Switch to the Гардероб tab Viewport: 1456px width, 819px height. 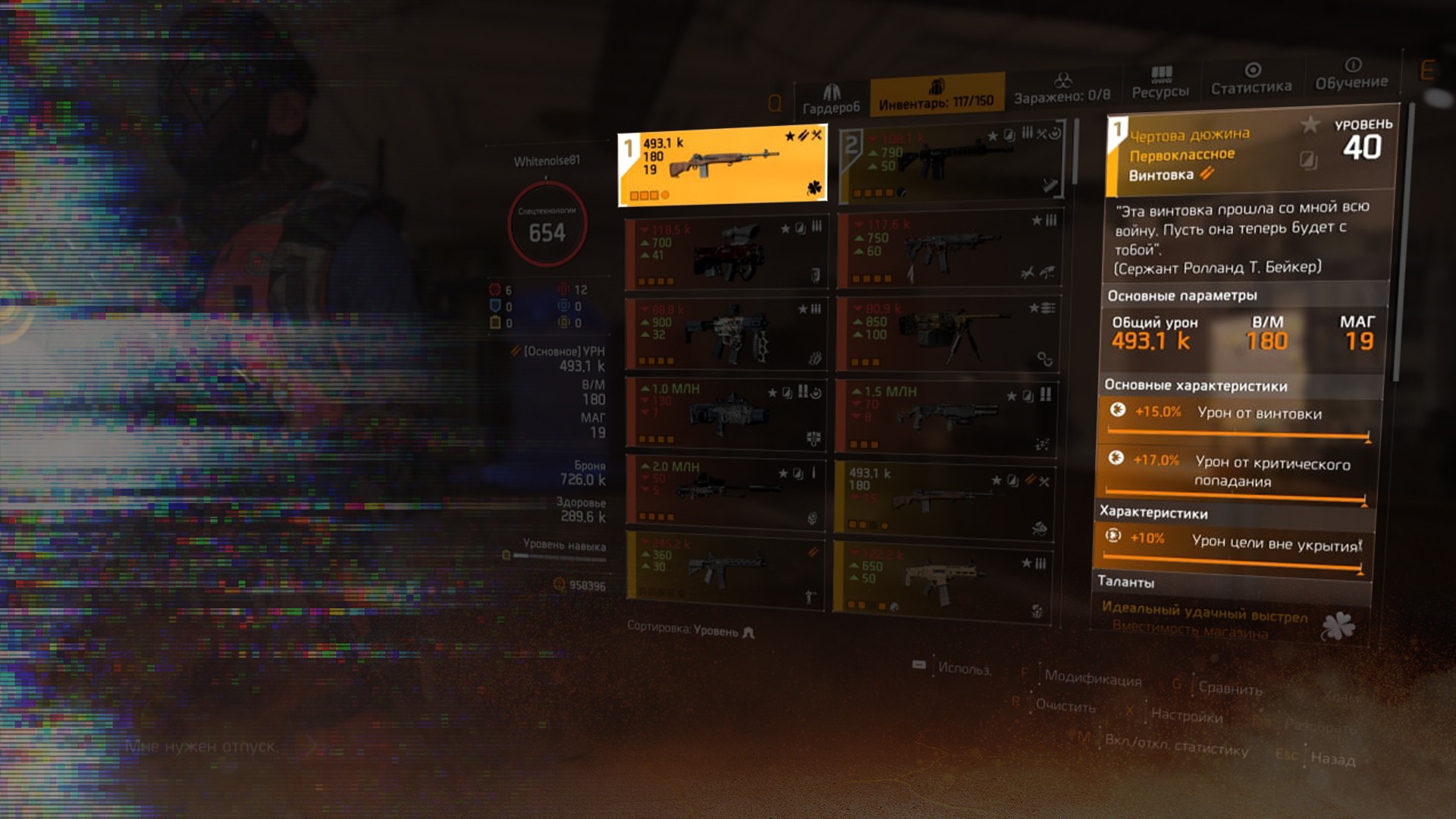tap(831, 100)
